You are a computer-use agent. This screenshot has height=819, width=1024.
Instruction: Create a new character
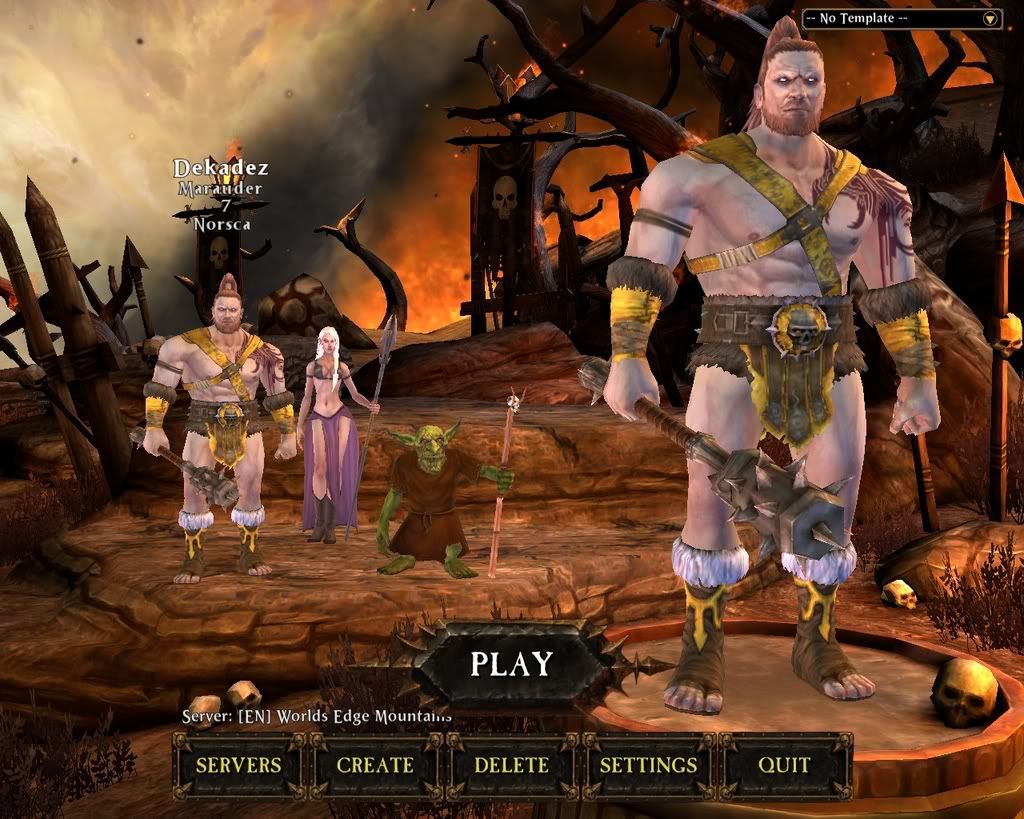click(x=375, y=765)
